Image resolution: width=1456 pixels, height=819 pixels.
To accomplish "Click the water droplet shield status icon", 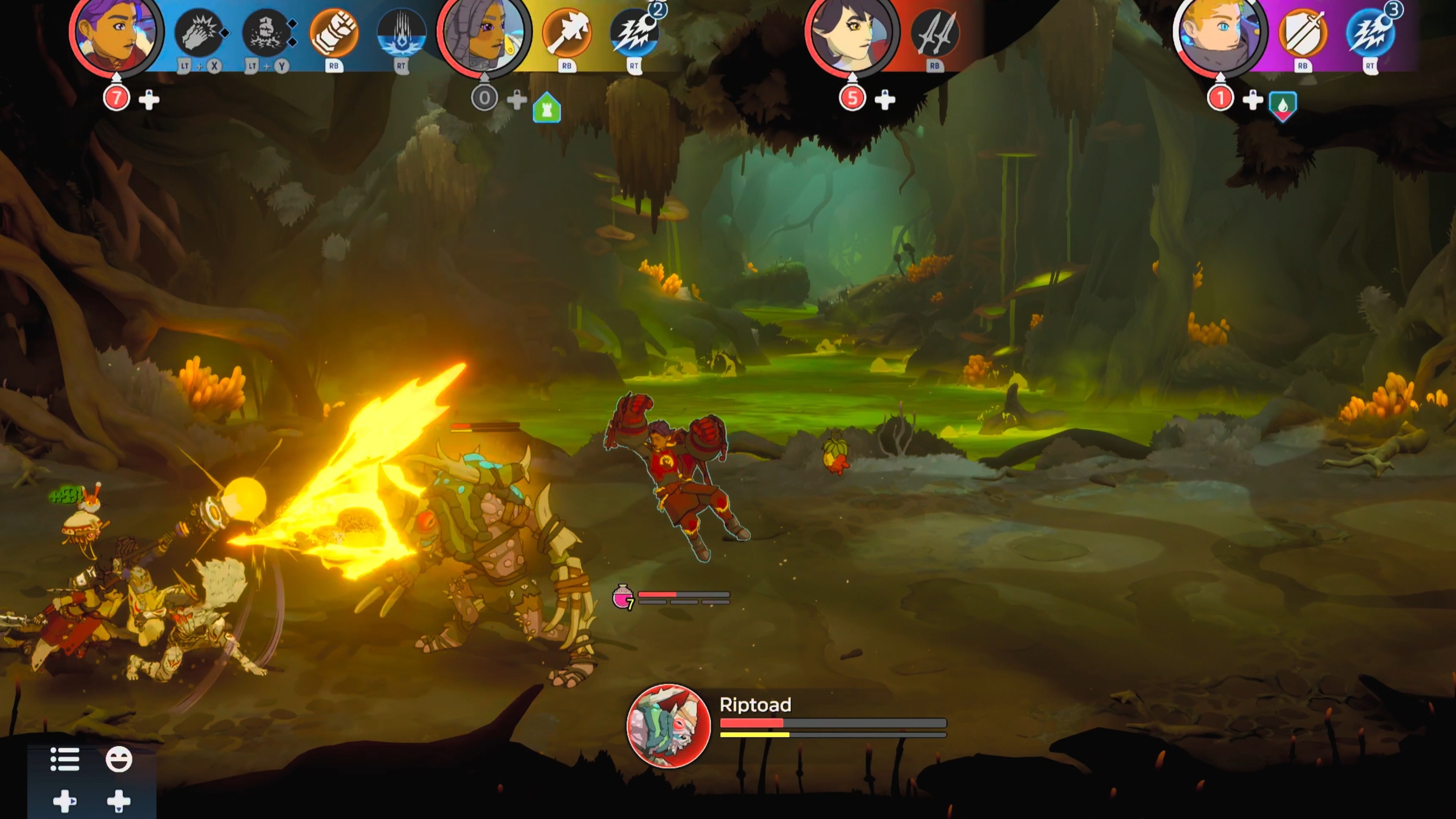I will pos(1282,106).
